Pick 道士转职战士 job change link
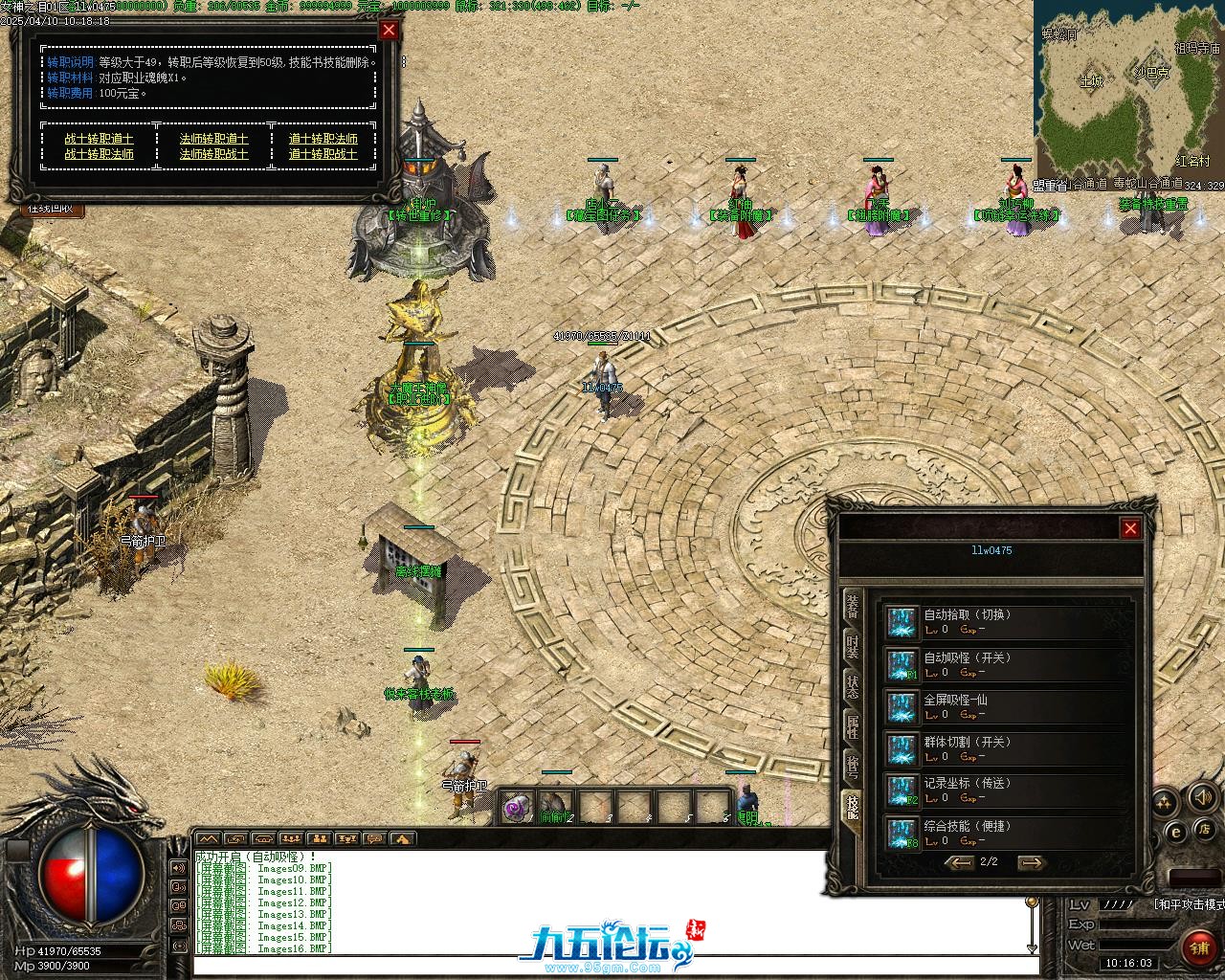The height and width of the screenshot is (980, 1225). (x=323, y=154)
